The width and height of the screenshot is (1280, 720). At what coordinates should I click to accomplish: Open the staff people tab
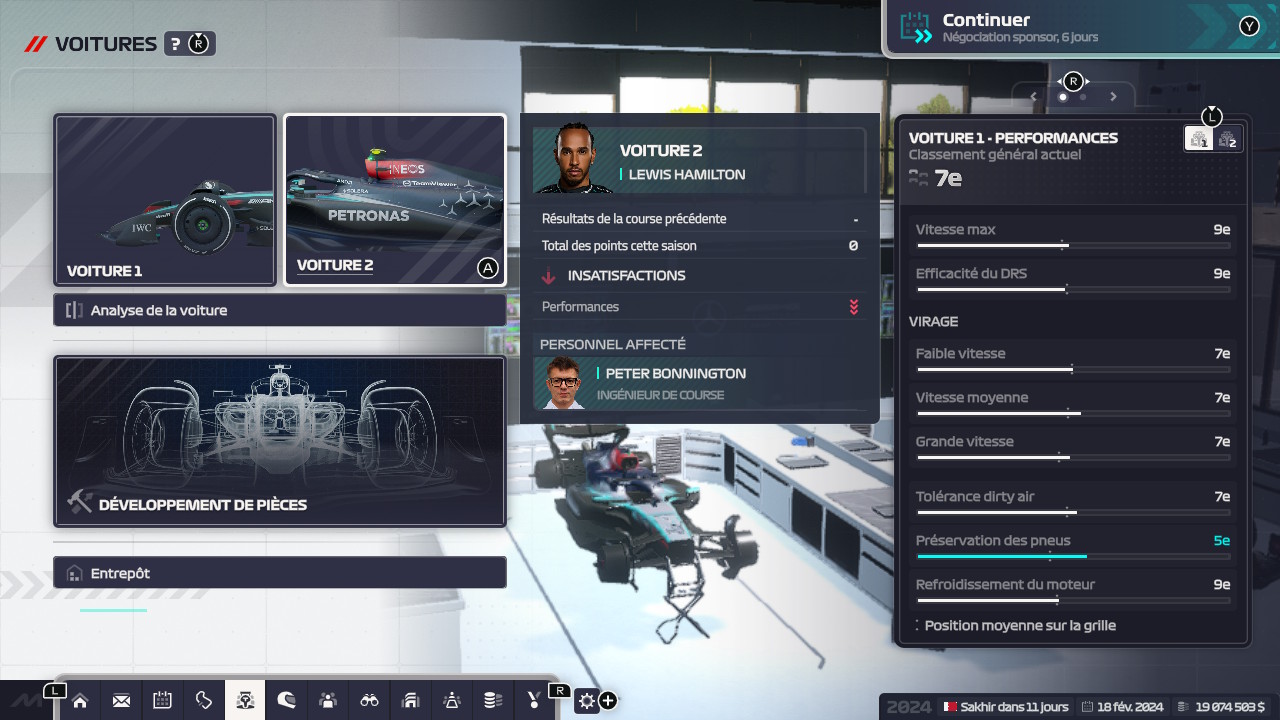[328, 700]
